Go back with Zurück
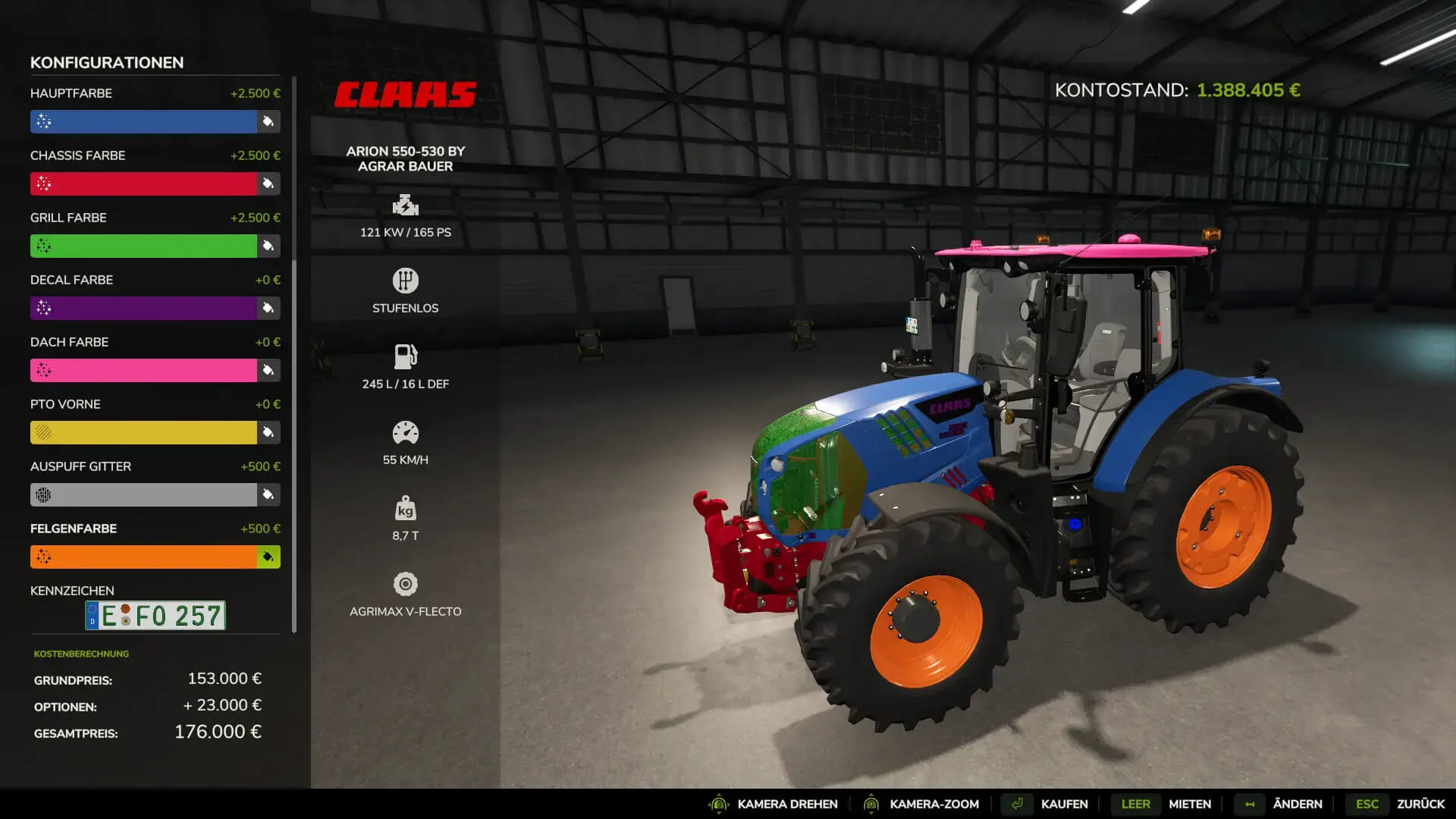 [1420, 804]
